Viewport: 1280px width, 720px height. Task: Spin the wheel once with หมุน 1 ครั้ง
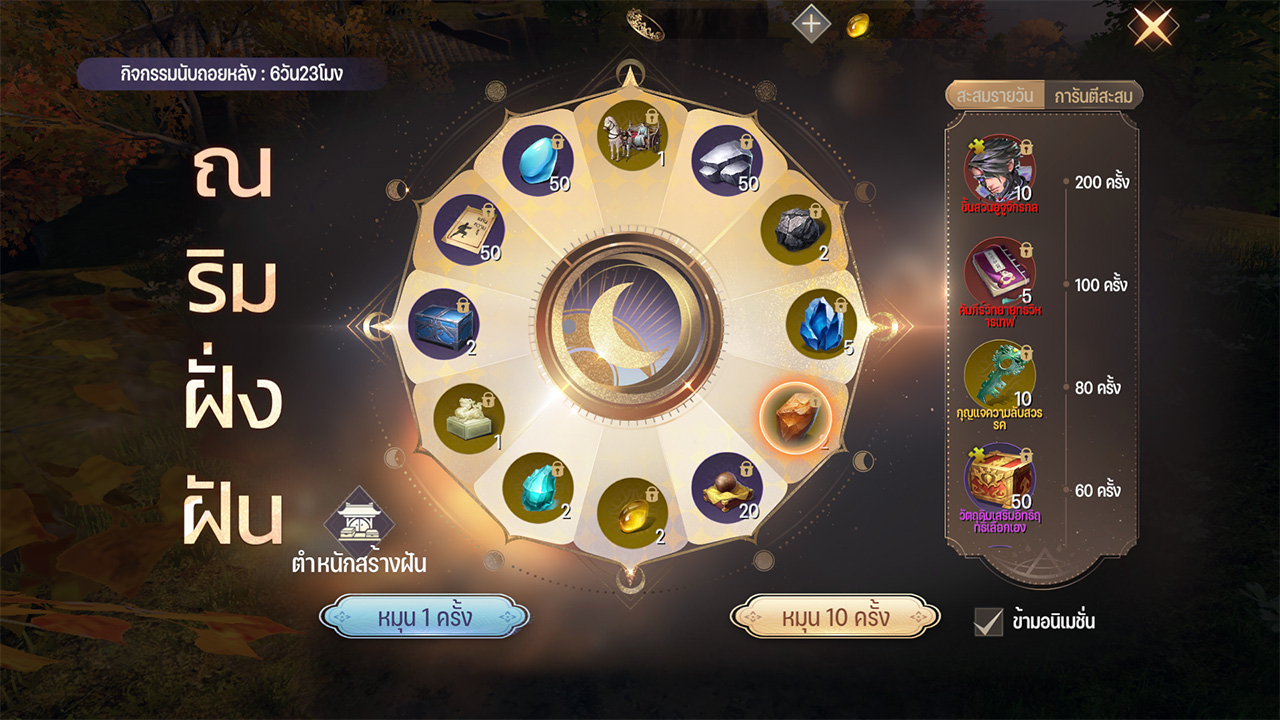424,617
